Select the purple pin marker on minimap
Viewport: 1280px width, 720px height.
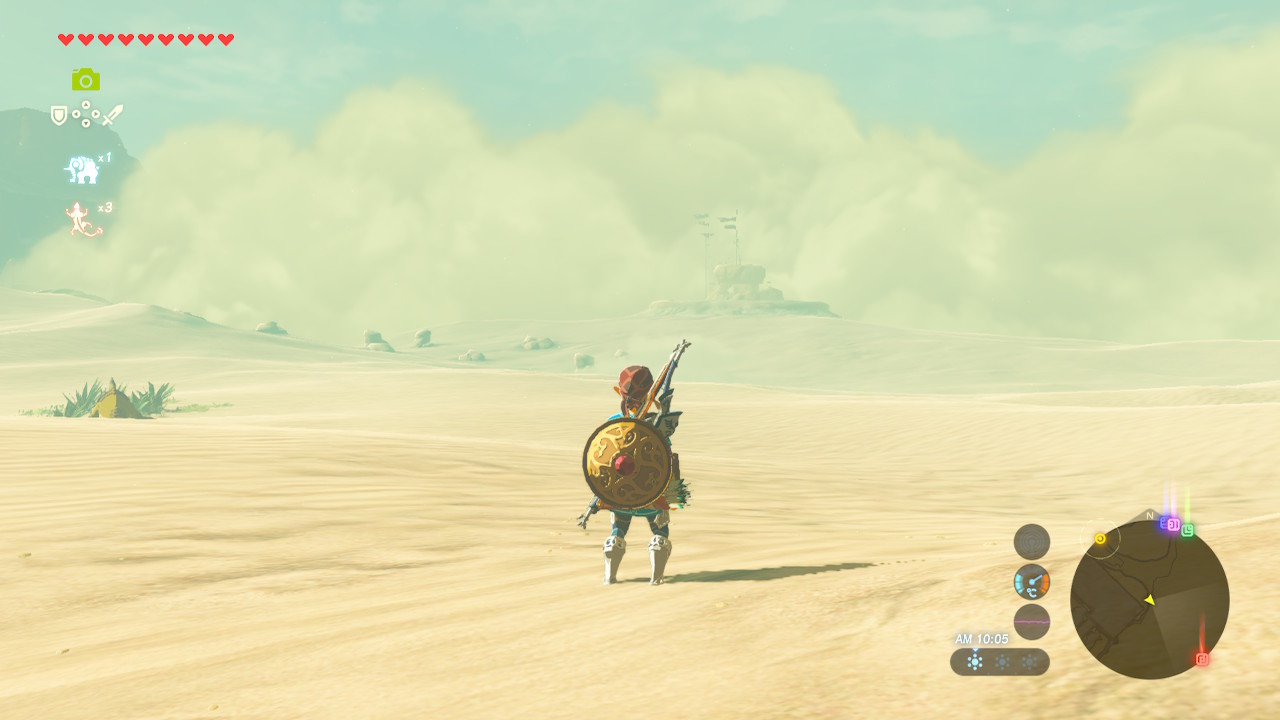click(1172, 524)
